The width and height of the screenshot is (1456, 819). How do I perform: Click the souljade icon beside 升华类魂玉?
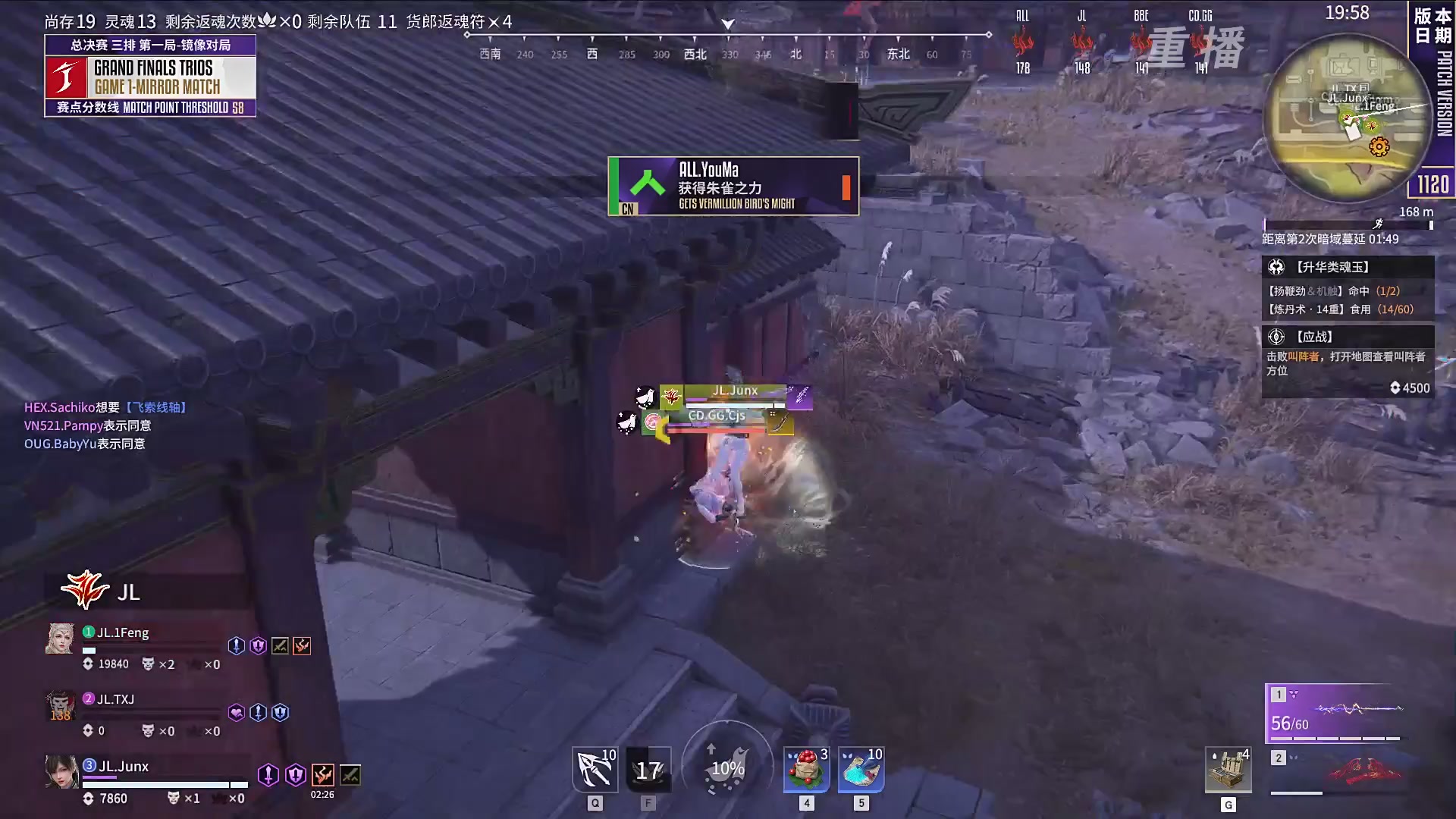point(1276,266)
